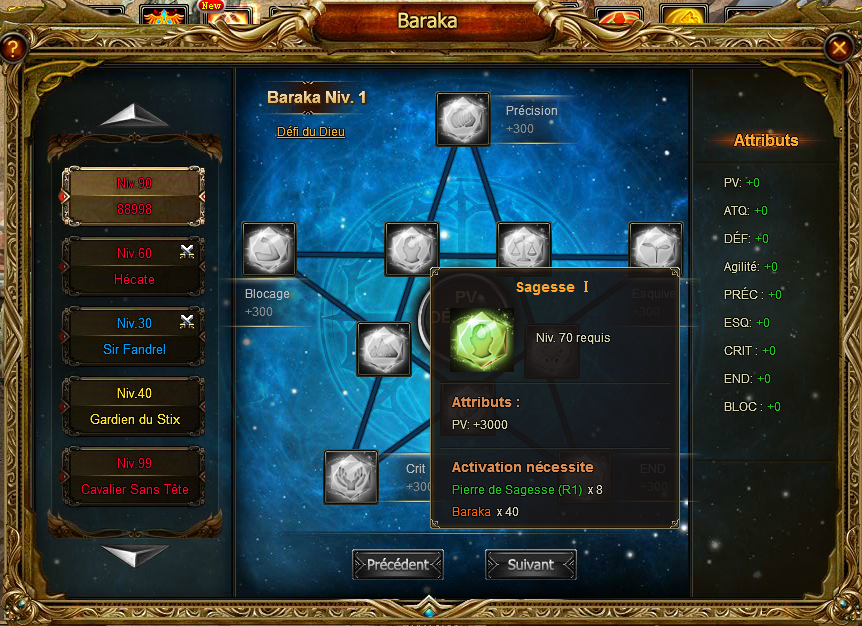862x626 pixels.
Task: Click the green Sagesse I stone icon
Action: [482, 340]
